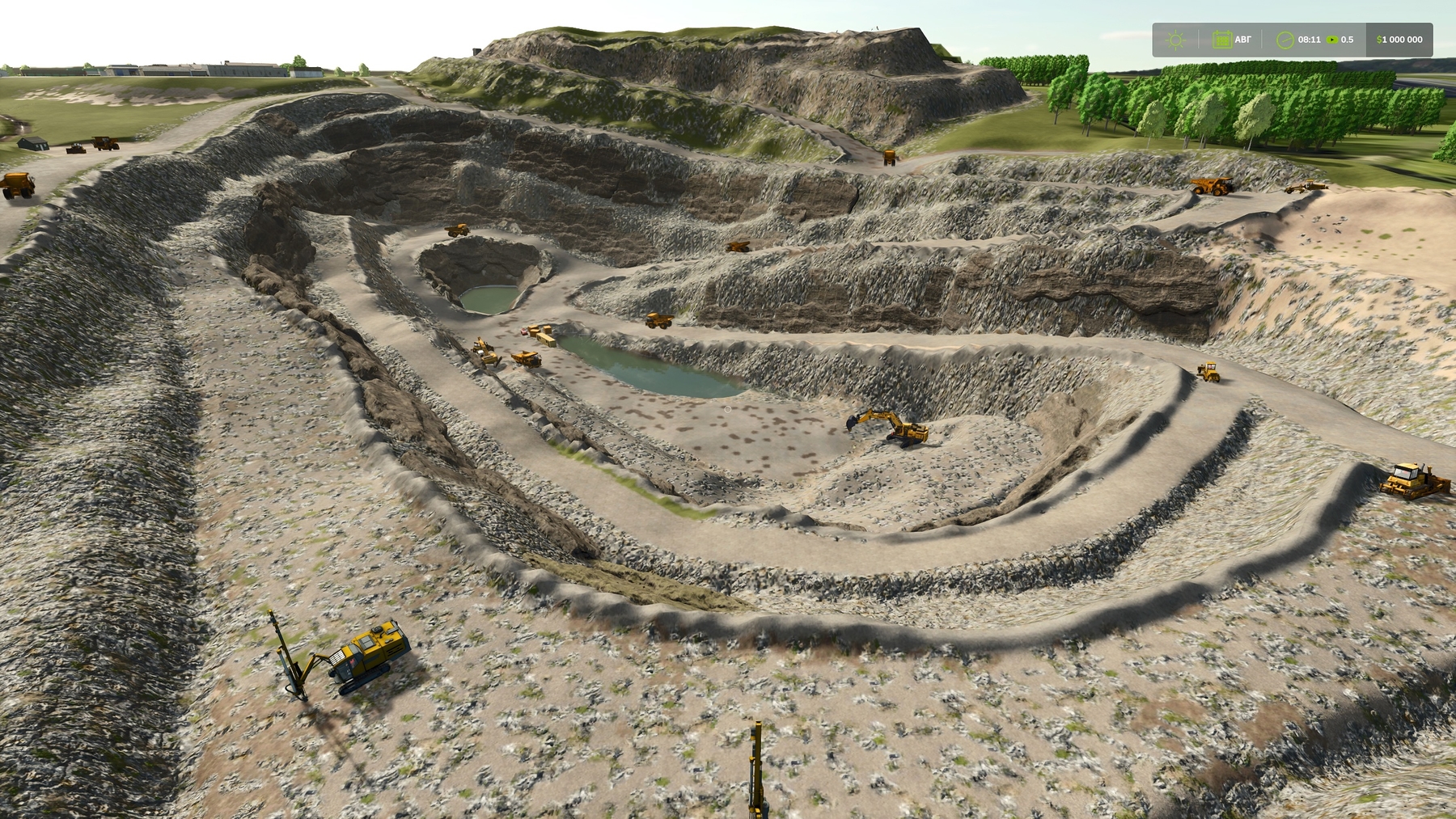Click the play icon beside the 0.5 value
The image size is (1456, 819).
[x=1331, y=40]
